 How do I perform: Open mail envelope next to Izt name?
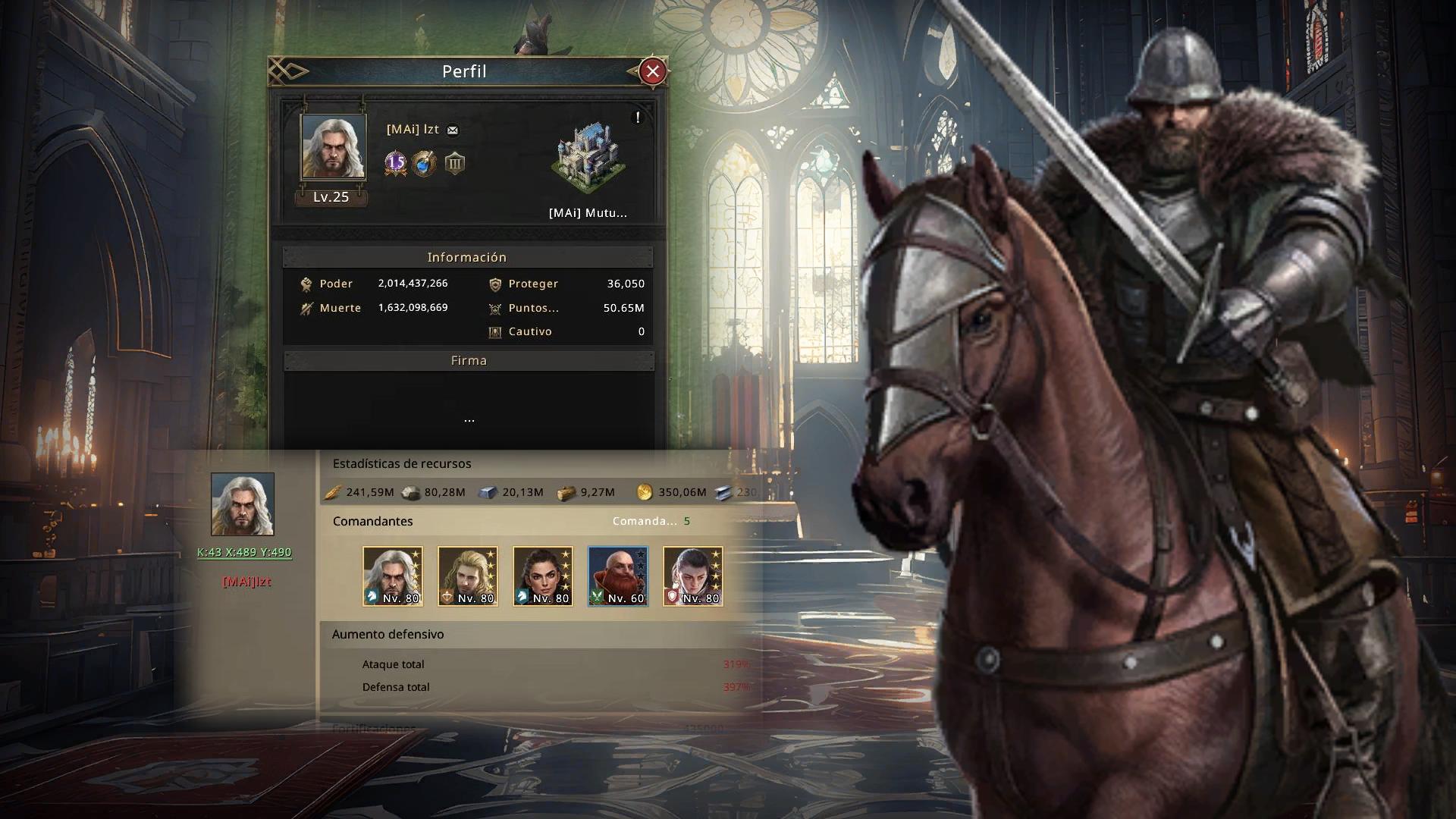[453, 130]
